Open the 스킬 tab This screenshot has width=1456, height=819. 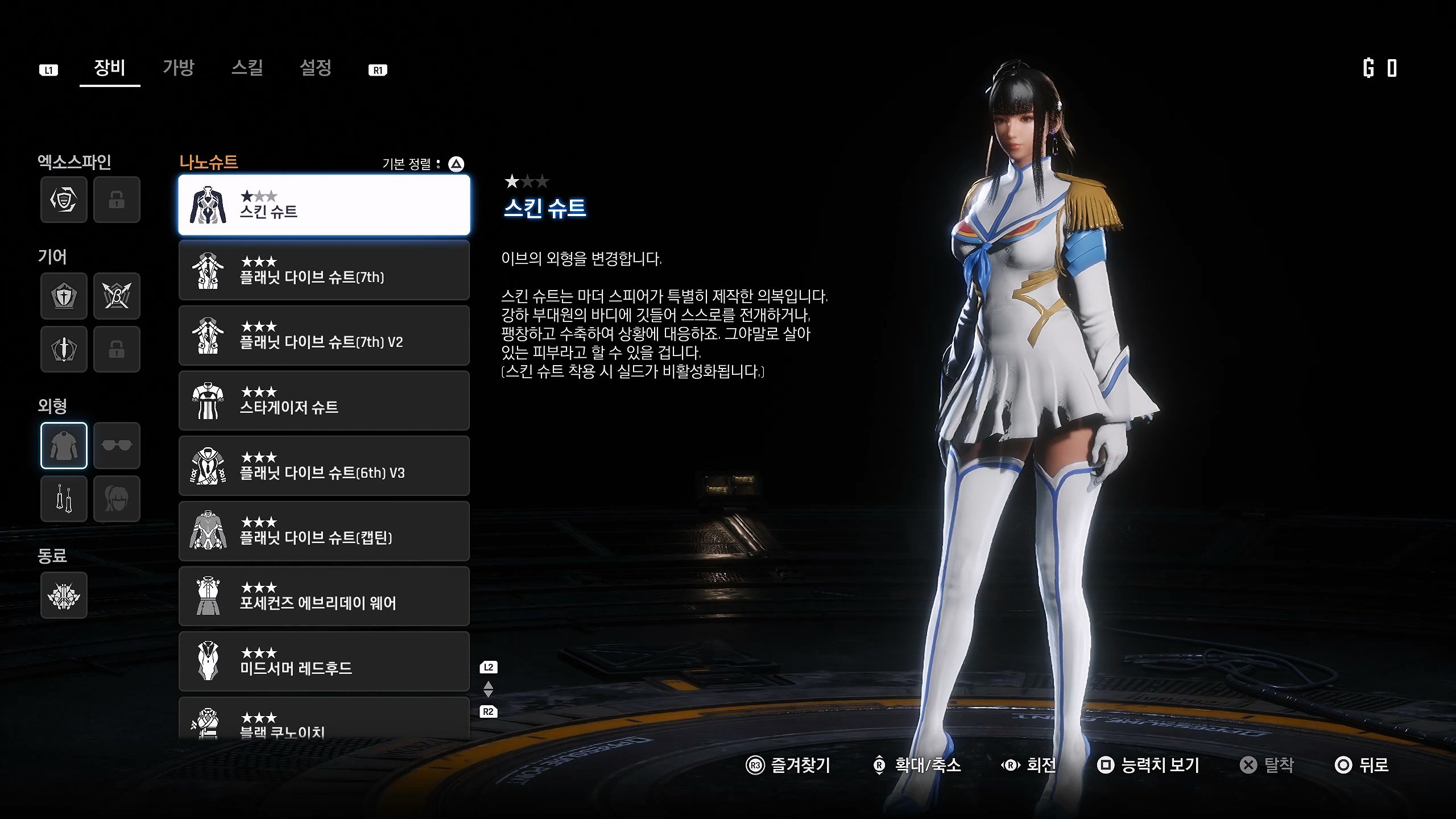coord(247,68)
